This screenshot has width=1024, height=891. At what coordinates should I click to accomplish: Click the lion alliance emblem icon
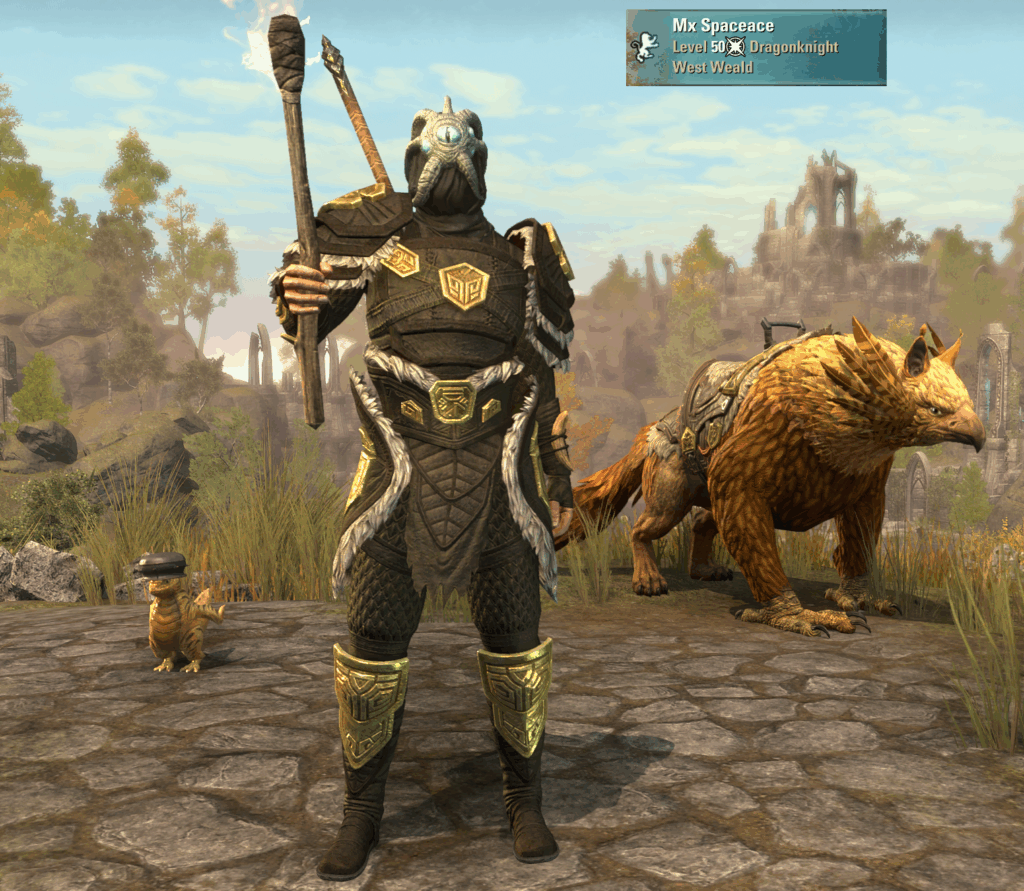coord(647,46)
